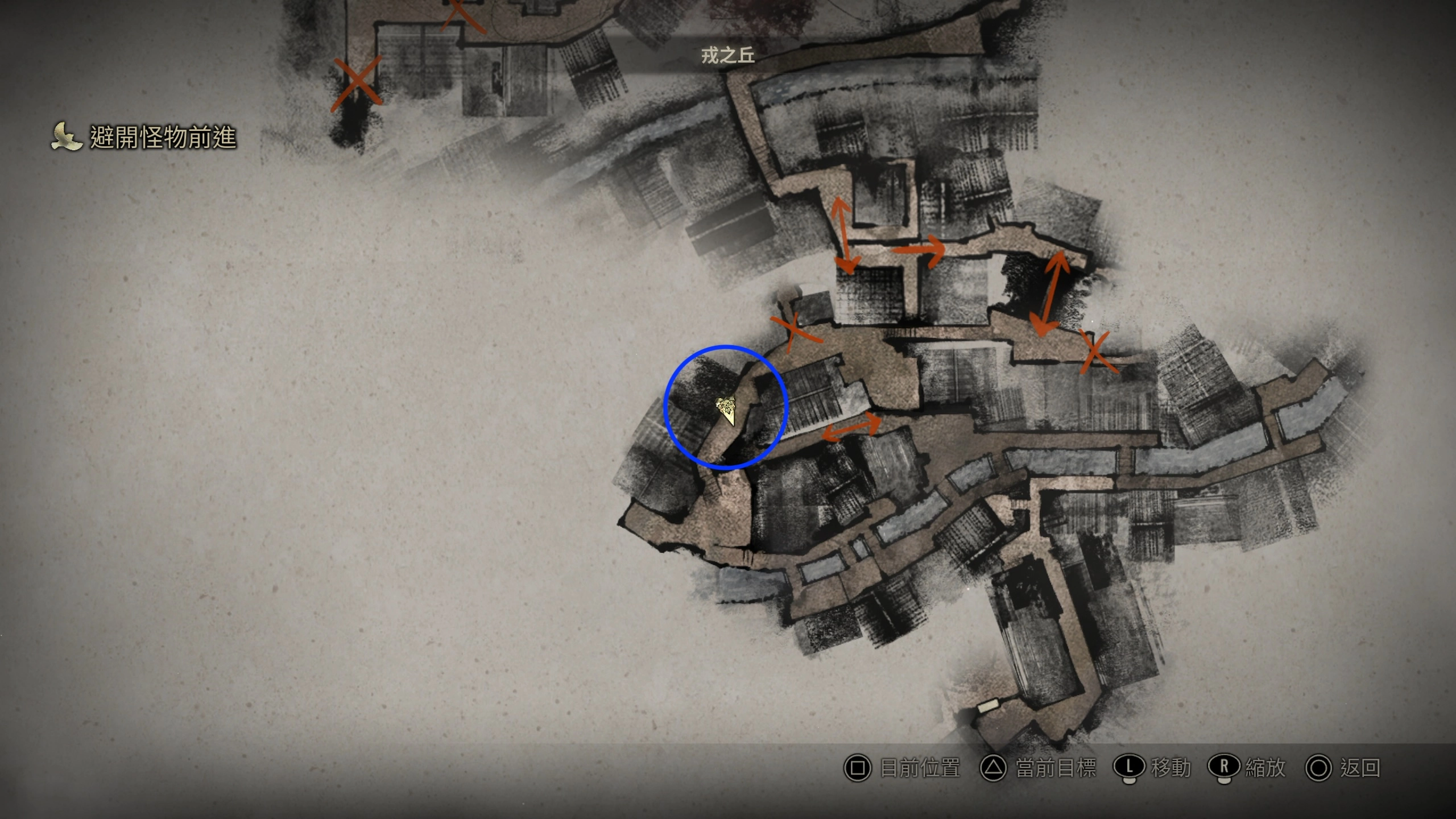This screenshot has width=1456, height=819.
Task: Select the single-headed red arrow pointing right
Action: 919,250
